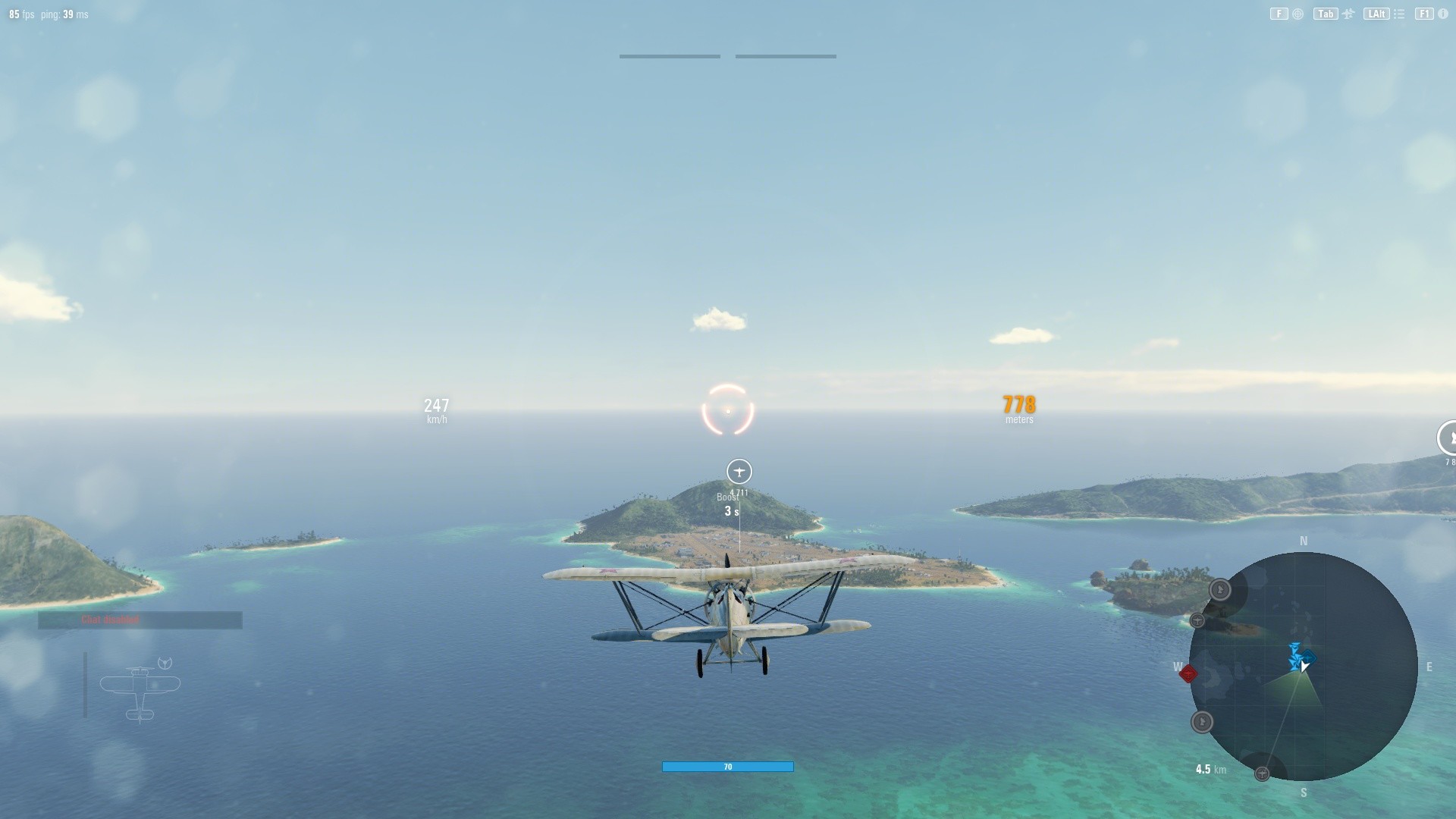Click the upper radar ground-target icon on minimap
Screen dimensions: 1456x819
[x=1221, y=590]
